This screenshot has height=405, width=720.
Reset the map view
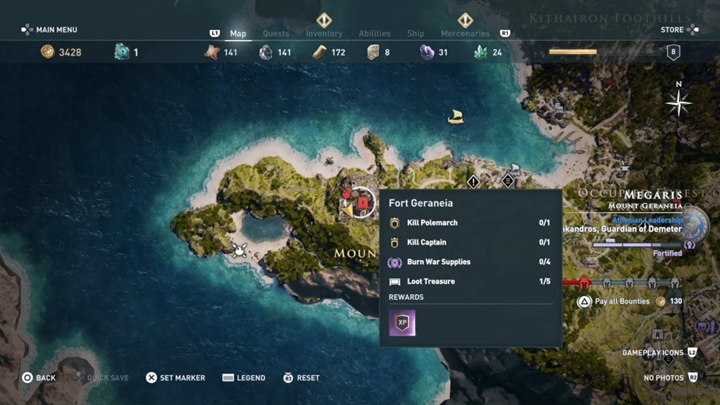pyautogui.click(x=301, y=378)
